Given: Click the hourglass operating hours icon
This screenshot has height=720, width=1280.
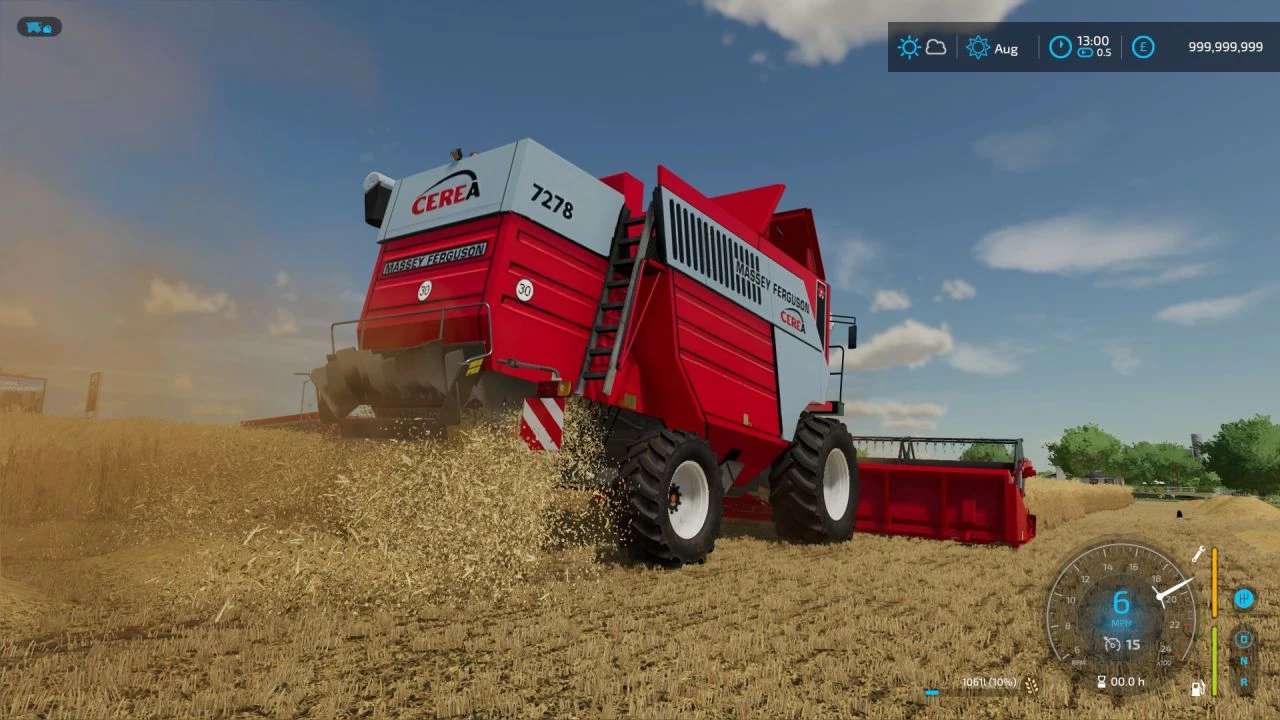Looking at the screenshot, I should pos(1102,682).
